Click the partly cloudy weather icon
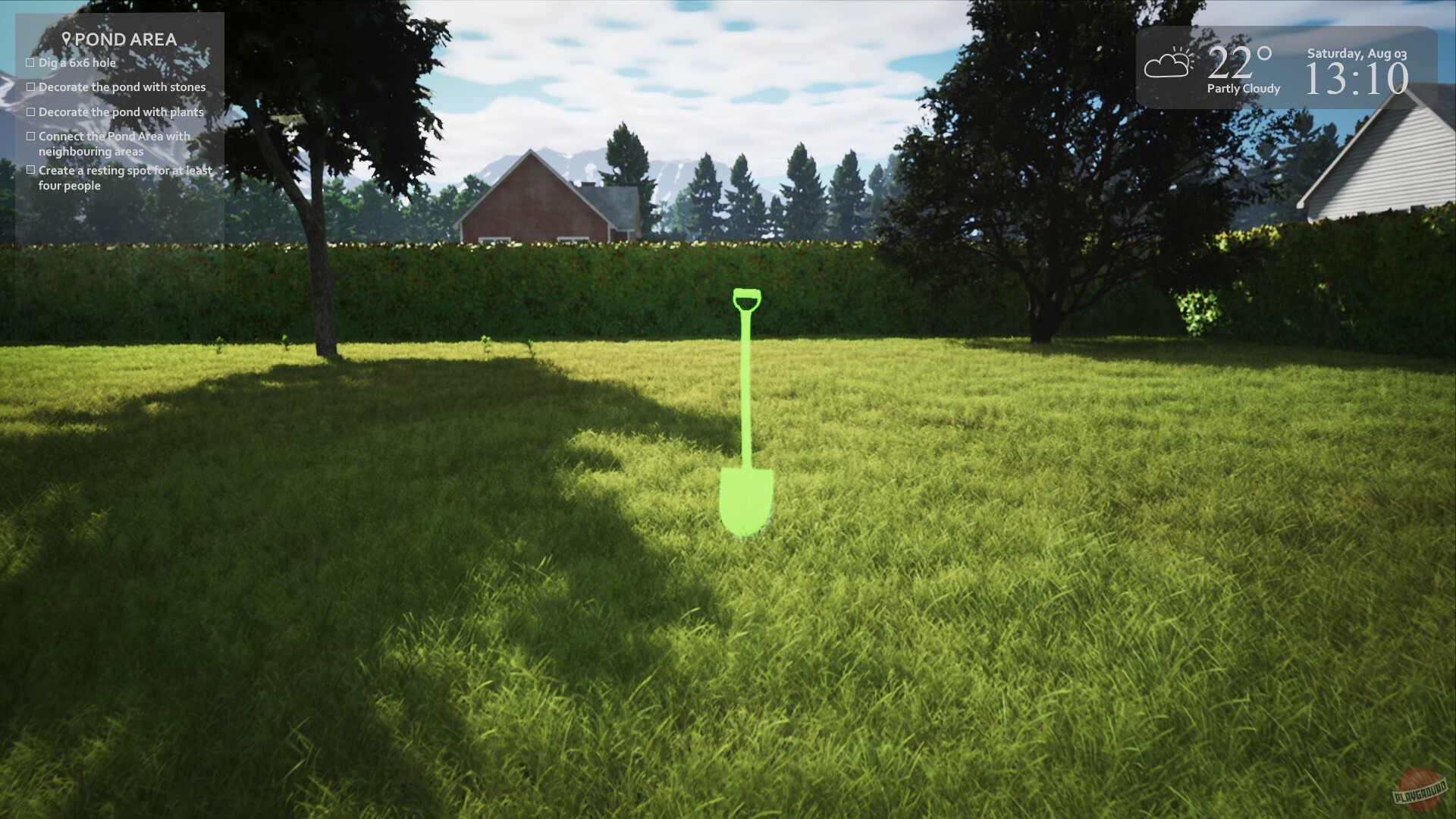This screenshot has width=1456, height=819. pyautogui.click(x=1168, y=66)
